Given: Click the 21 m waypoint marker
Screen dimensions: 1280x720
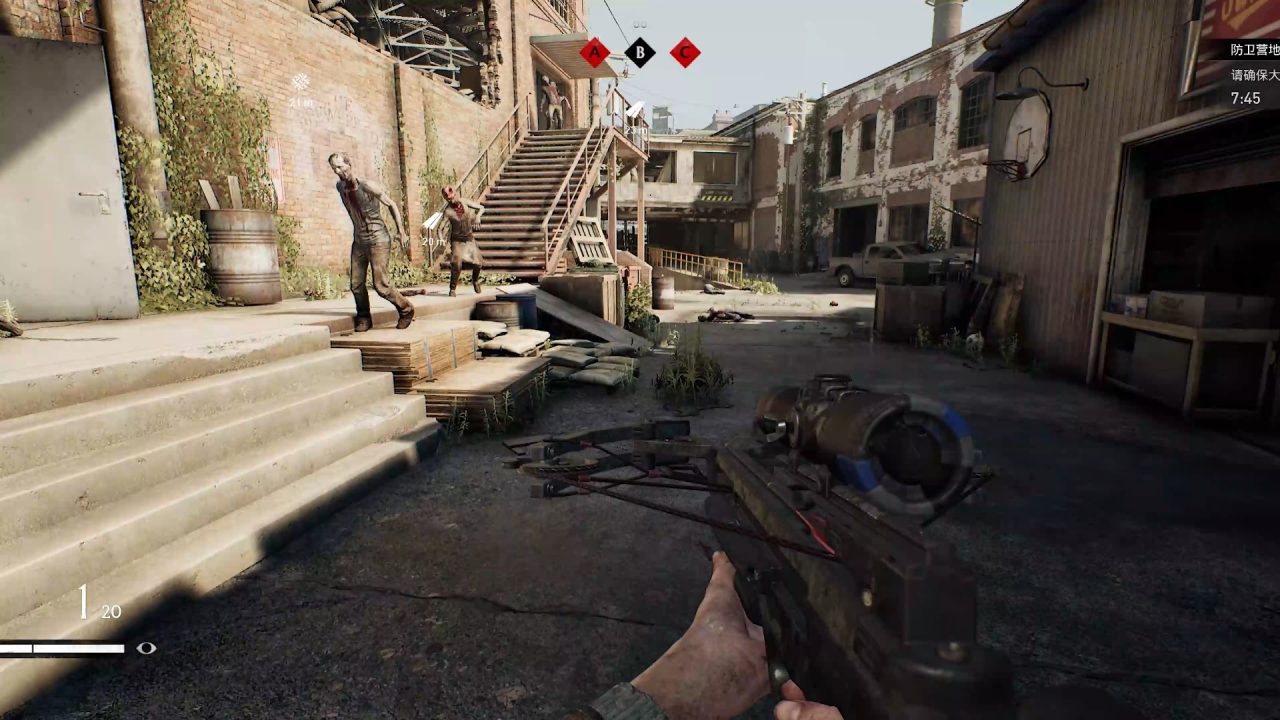Looking at the screenshot, I should [x=300, y=83].
